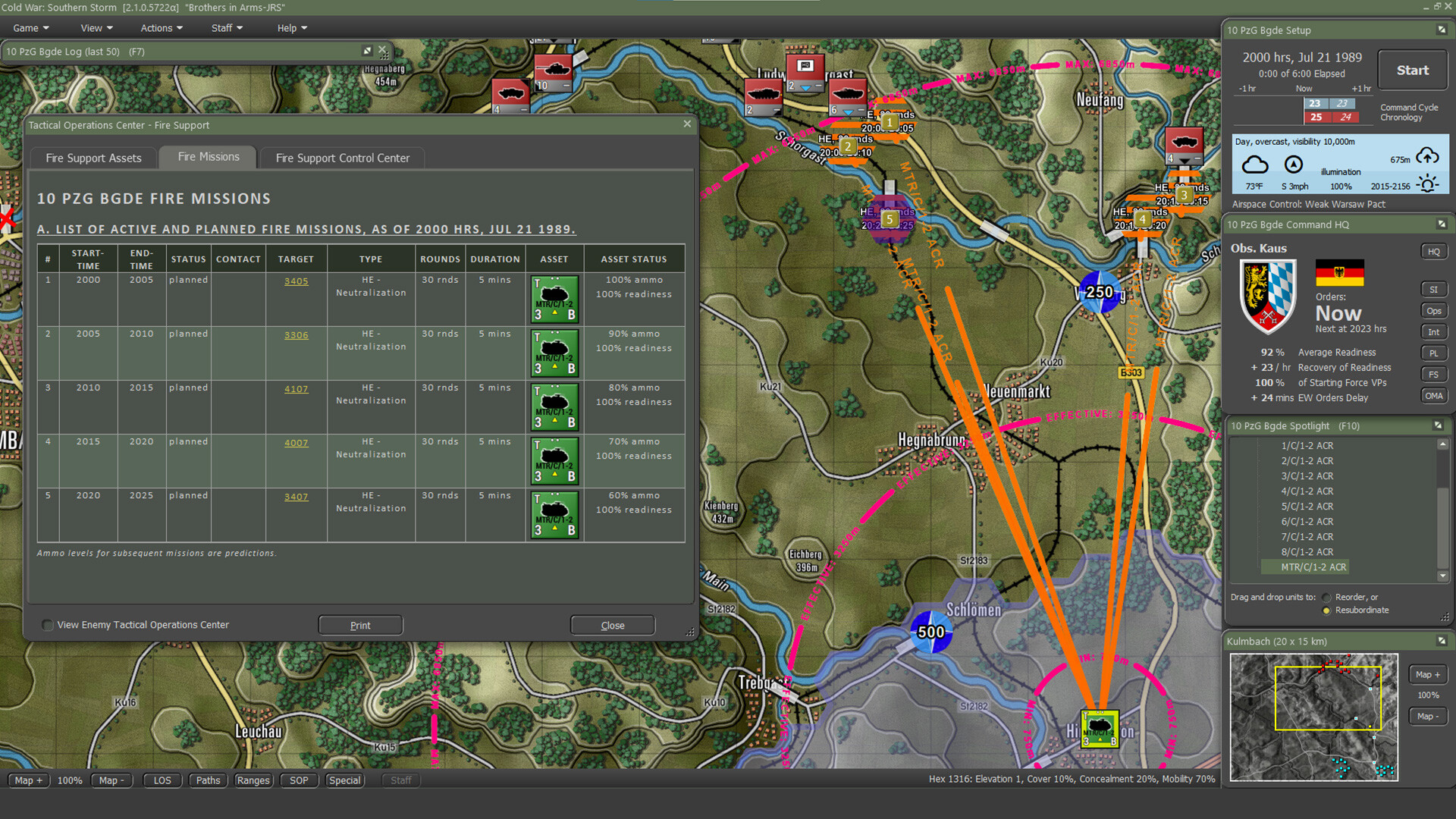This screenshot has height=819, width=1456.
Task: Select the Resubordinate radio option
Action: [1326, 610]
